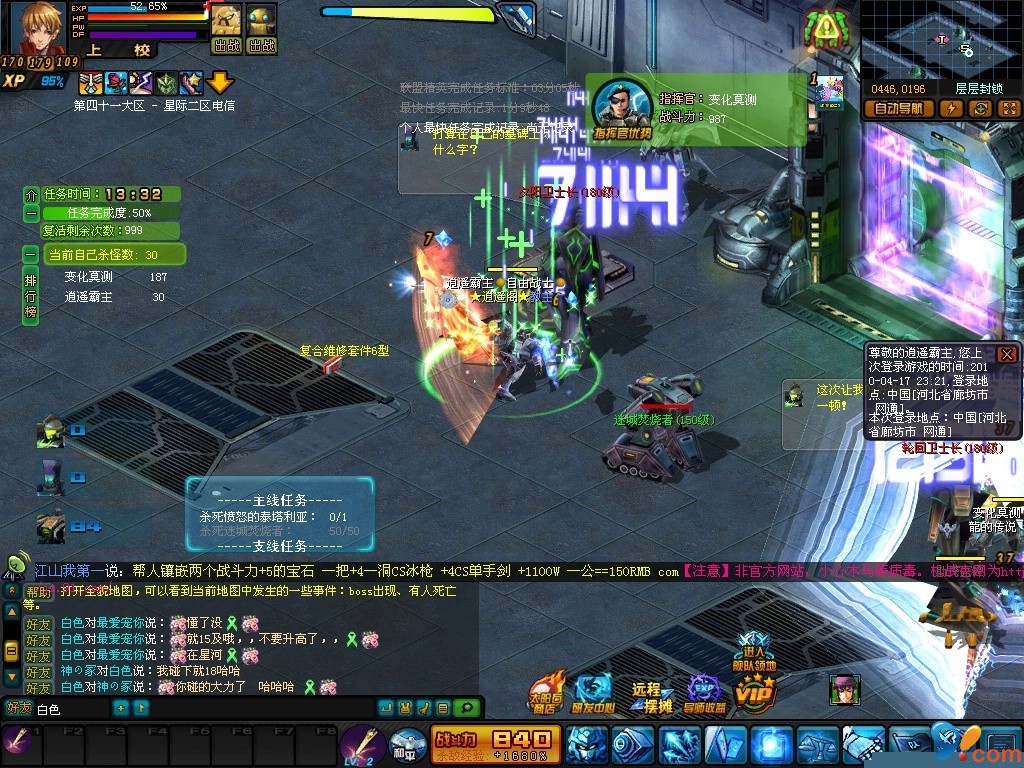This screenshot has width=1024, height=768.
Task: Click the green warning triangle alert icon
Action: [x=825, y=29]
